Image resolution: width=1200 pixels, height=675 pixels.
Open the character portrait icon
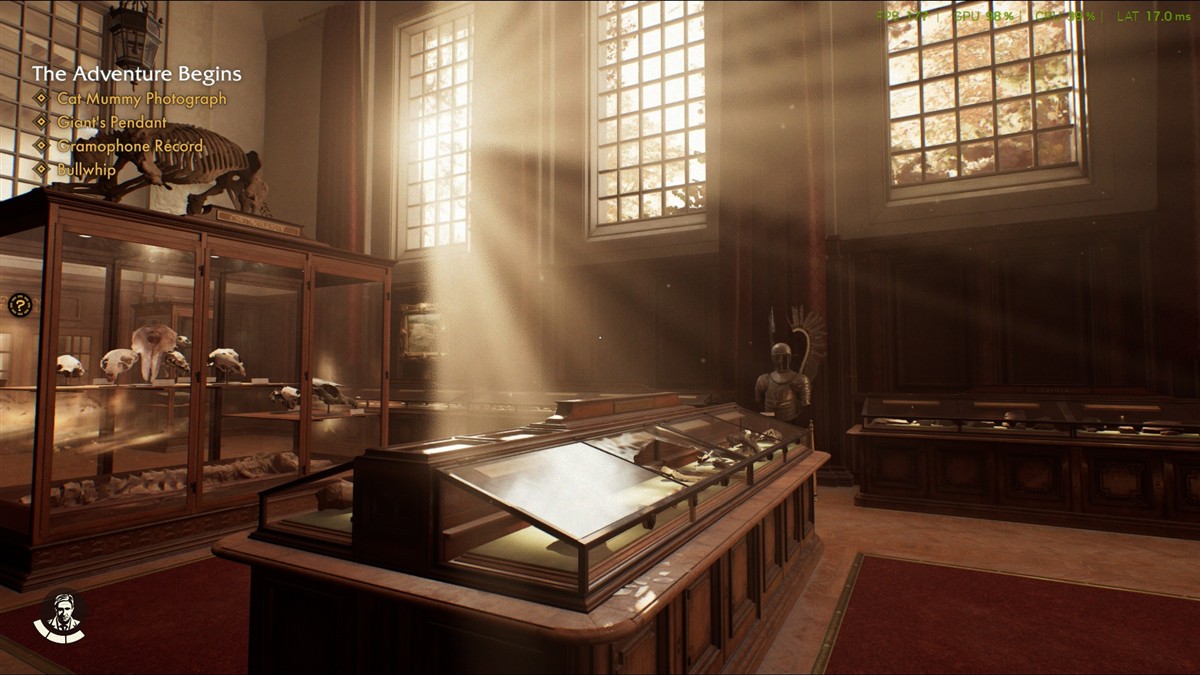pos(60,616)
